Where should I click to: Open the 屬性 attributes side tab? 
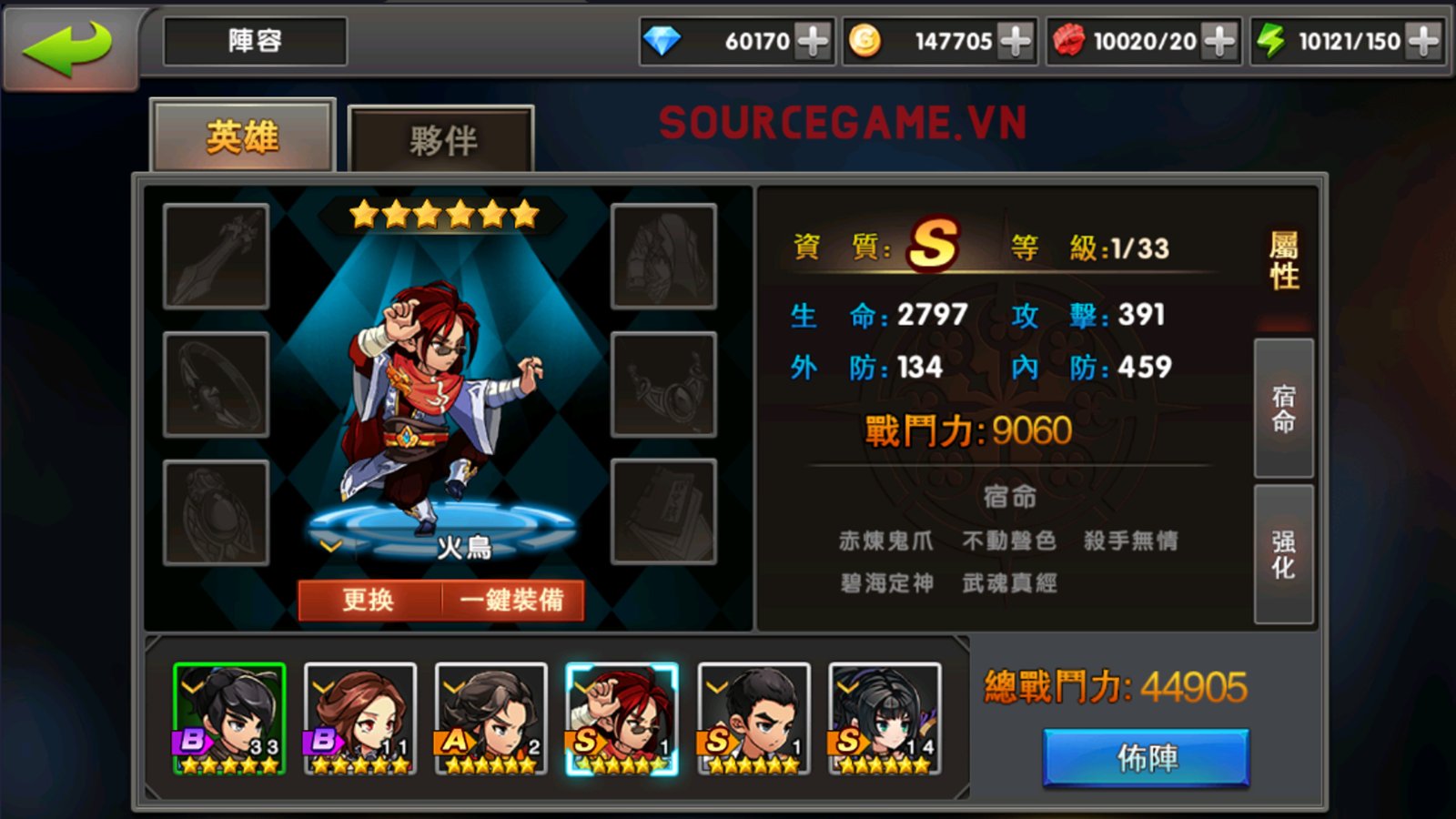click(1283, 260)
